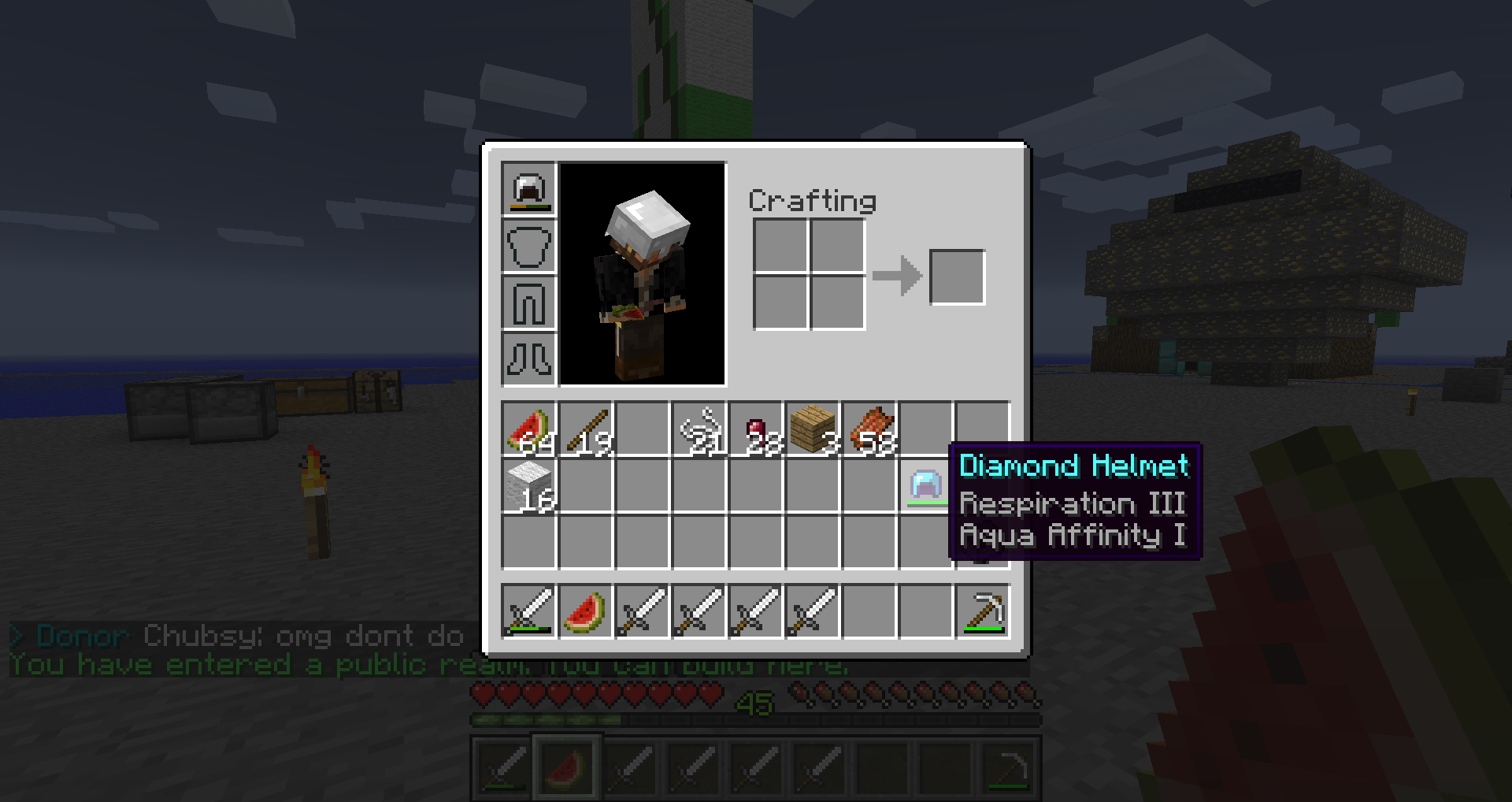1512x802 pixels.
Task: Select the stack of 19 sticks
Action: (x=586, y=430)
